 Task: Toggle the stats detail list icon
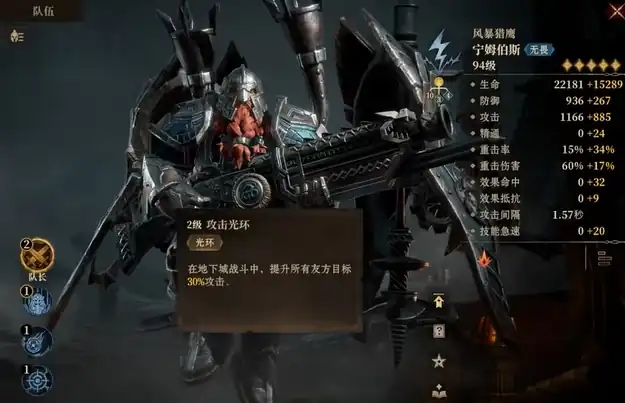point(603,258)
